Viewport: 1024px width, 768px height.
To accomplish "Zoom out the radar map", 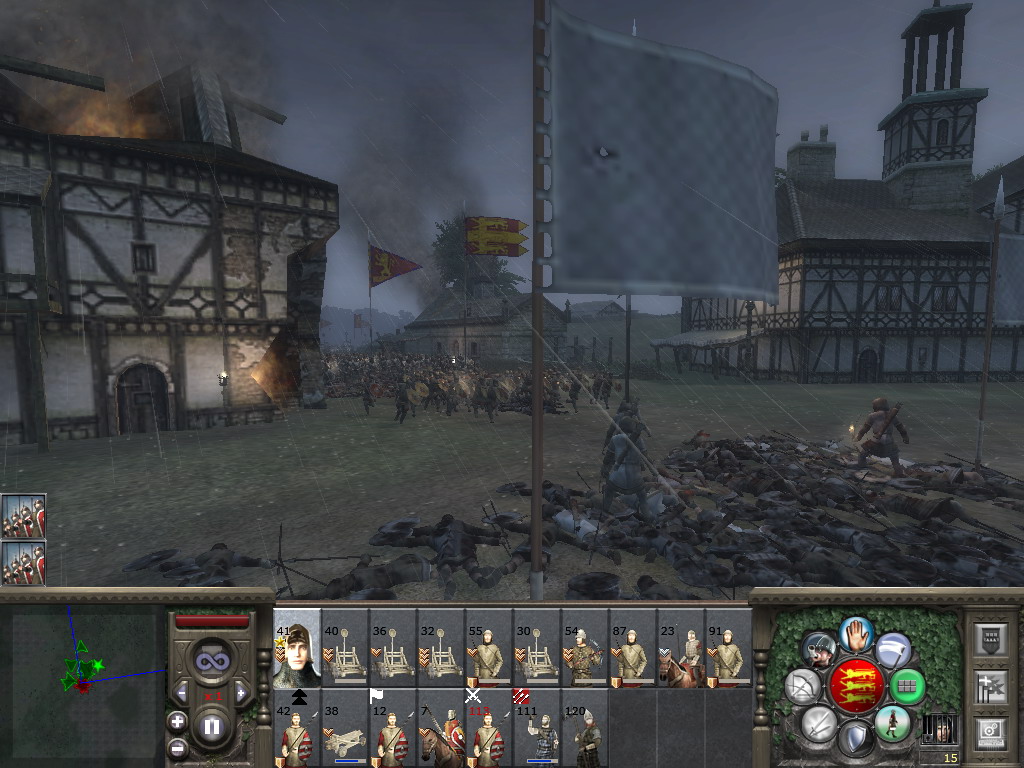I will pos(177,747).
